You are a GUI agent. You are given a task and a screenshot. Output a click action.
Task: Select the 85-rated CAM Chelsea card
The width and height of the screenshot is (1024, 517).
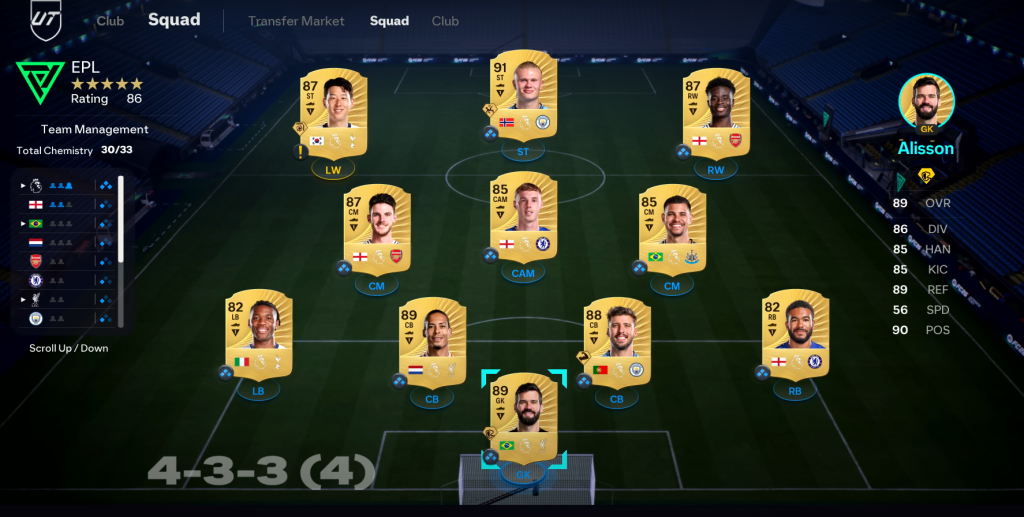tap(523, 216)
